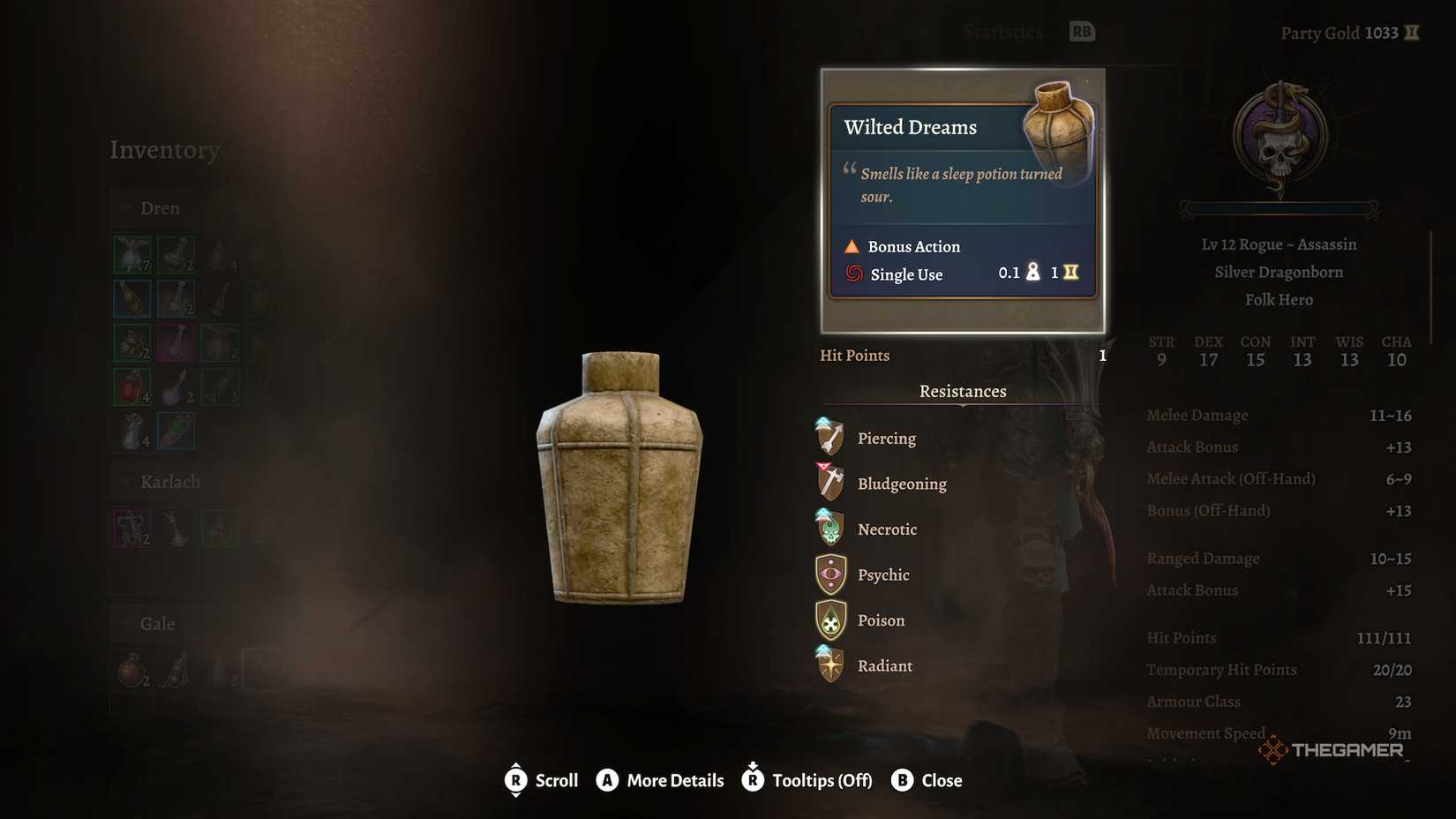This screenshot has height=819, width=1456.
Task: Switch to the Statistics tab
Action: tap(1002, 31)
